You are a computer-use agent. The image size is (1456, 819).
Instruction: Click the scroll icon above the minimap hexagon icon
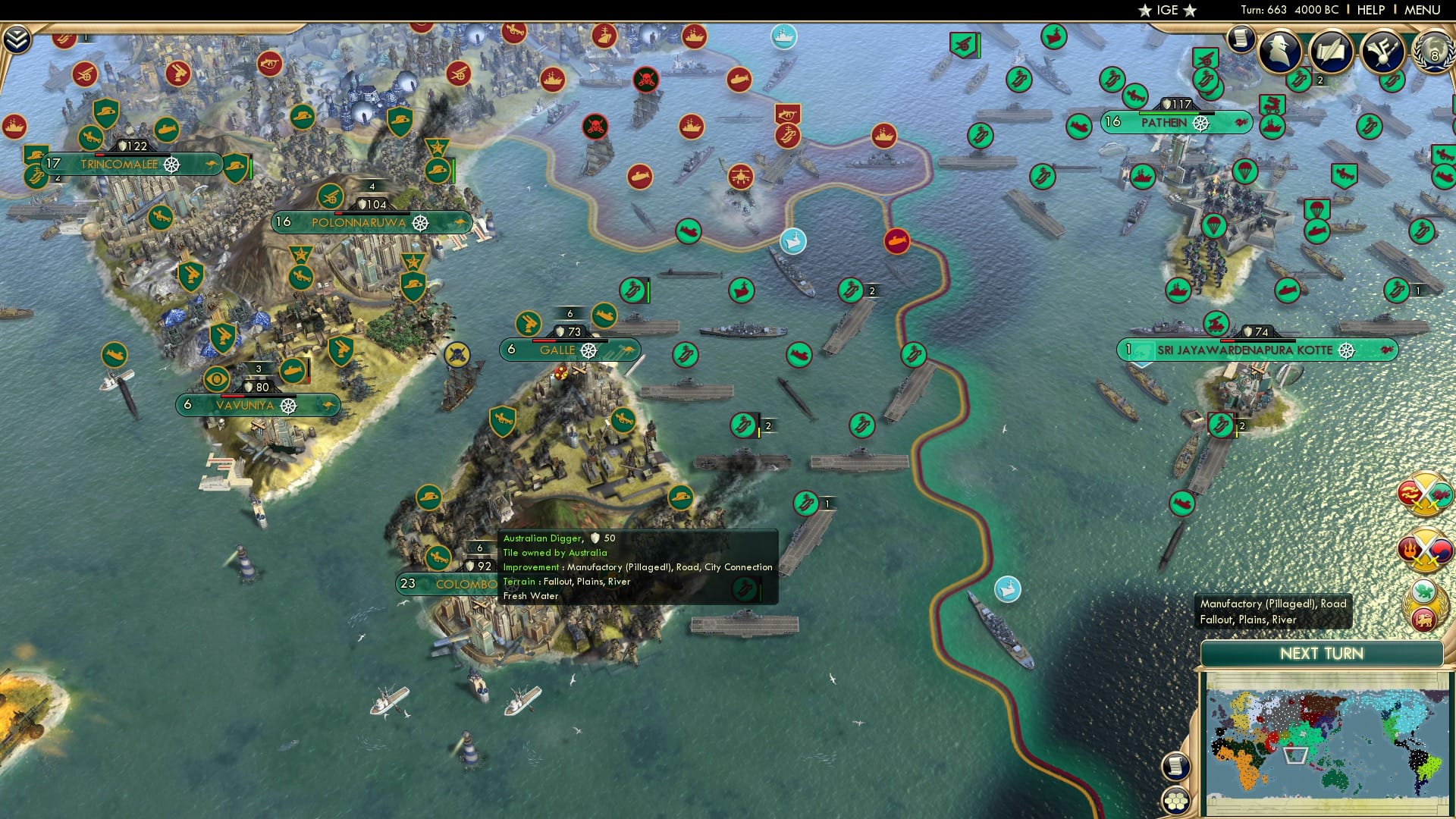[x=1175, y=766]
